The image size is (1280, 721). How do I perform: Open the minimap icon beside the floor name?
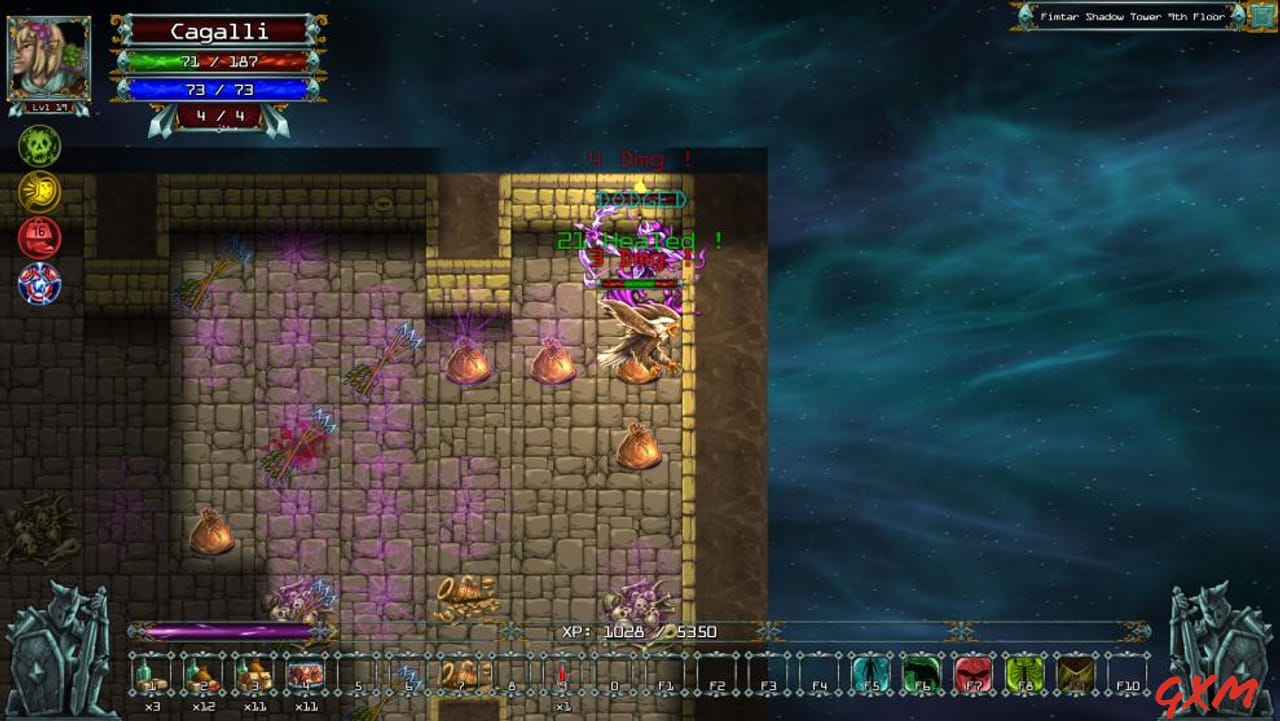[x=1261, y=17]
